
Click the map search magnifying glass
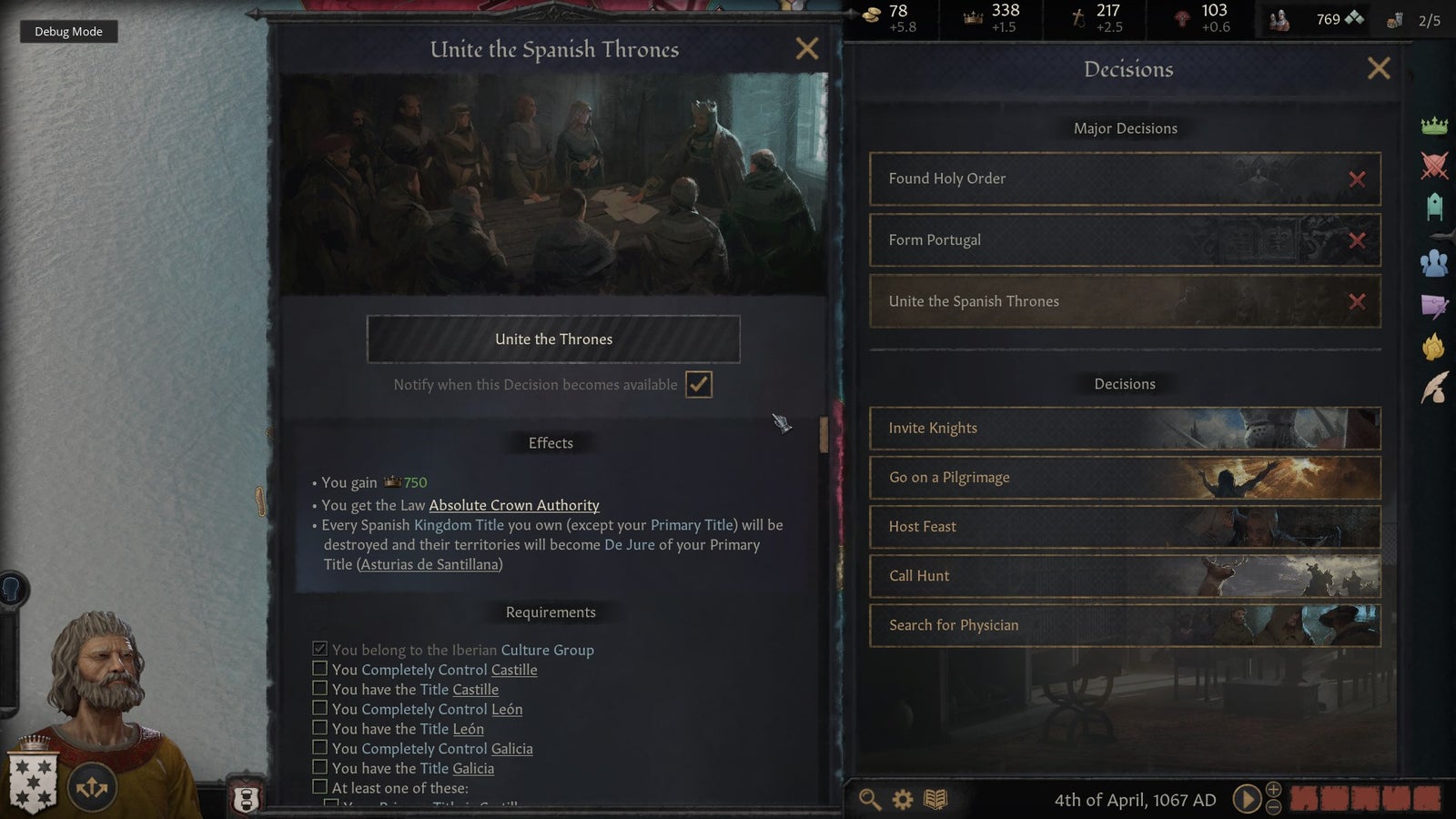click(x=869, y=799)
